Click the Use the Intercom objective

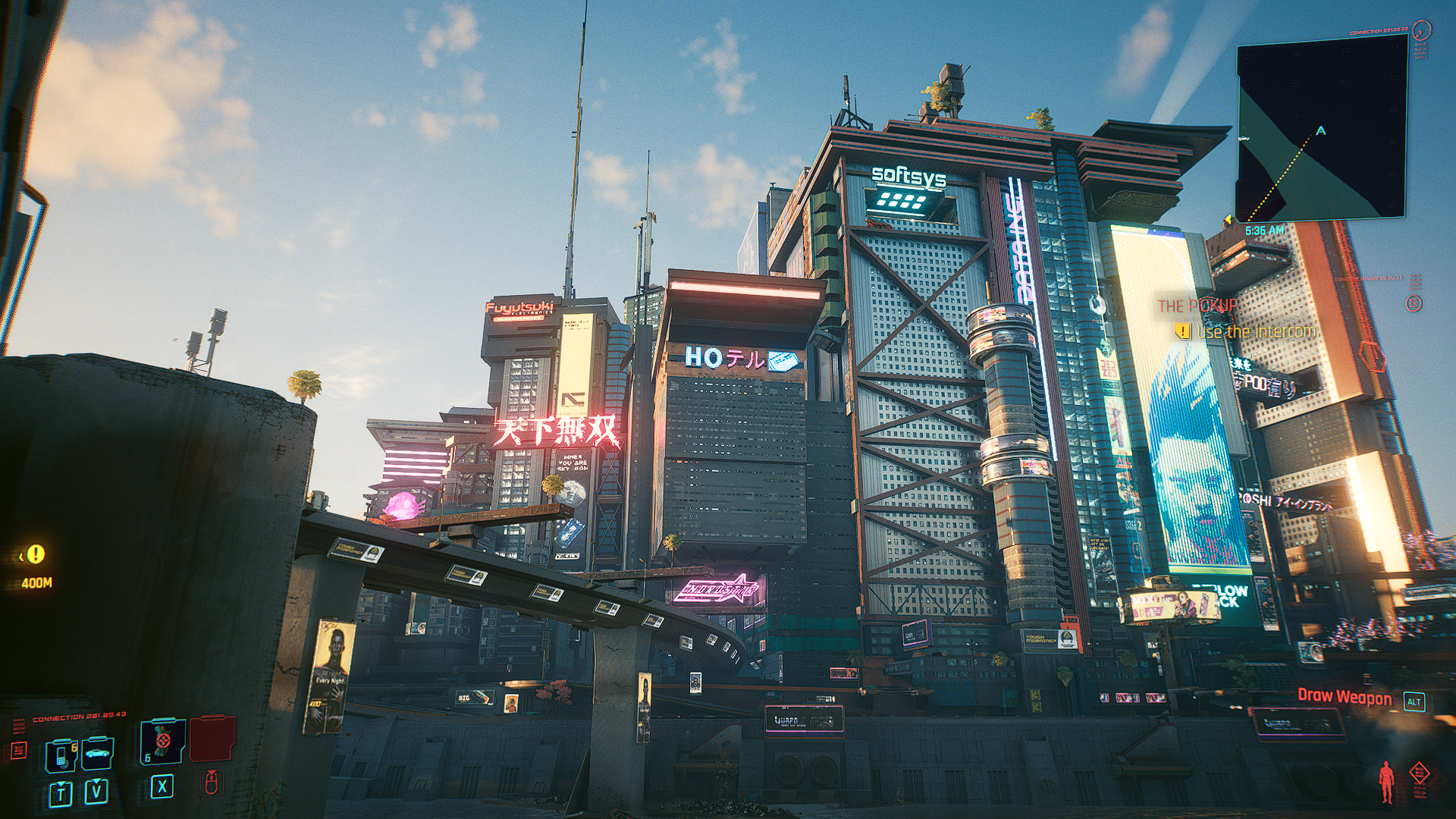pos(1256,331)
